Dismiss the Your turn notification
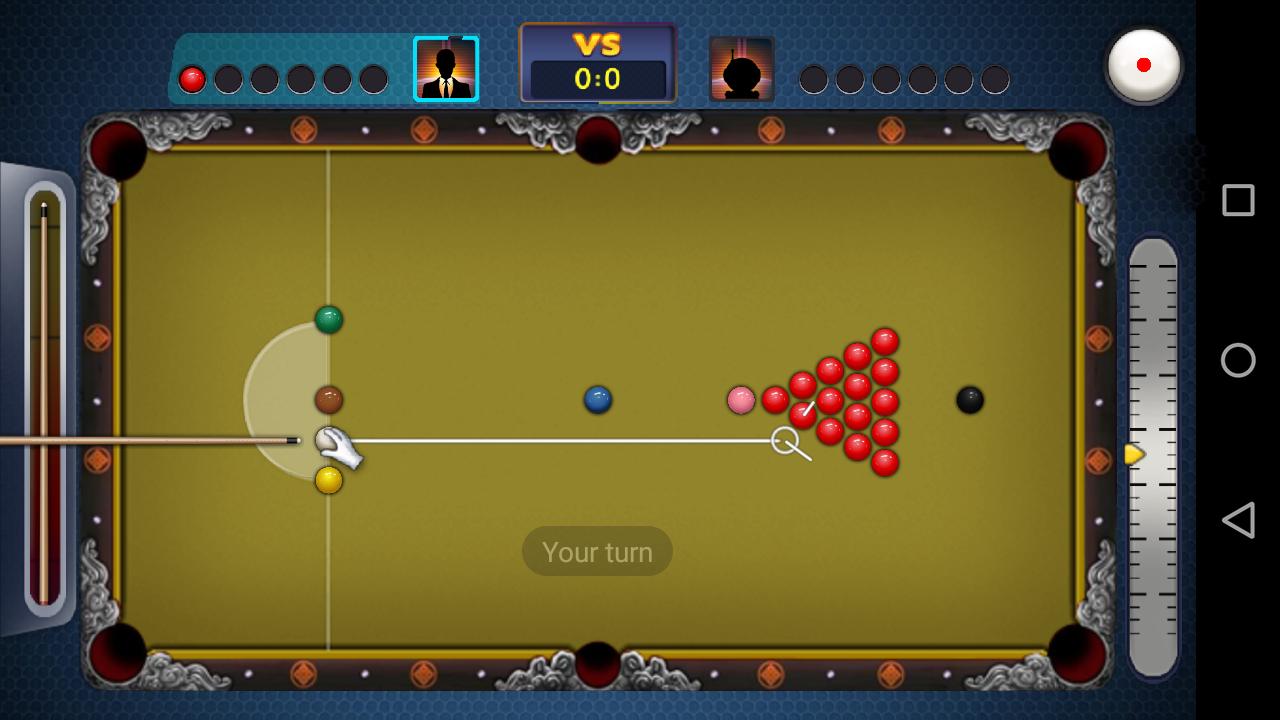1280x720 pixels. (597, 551)
